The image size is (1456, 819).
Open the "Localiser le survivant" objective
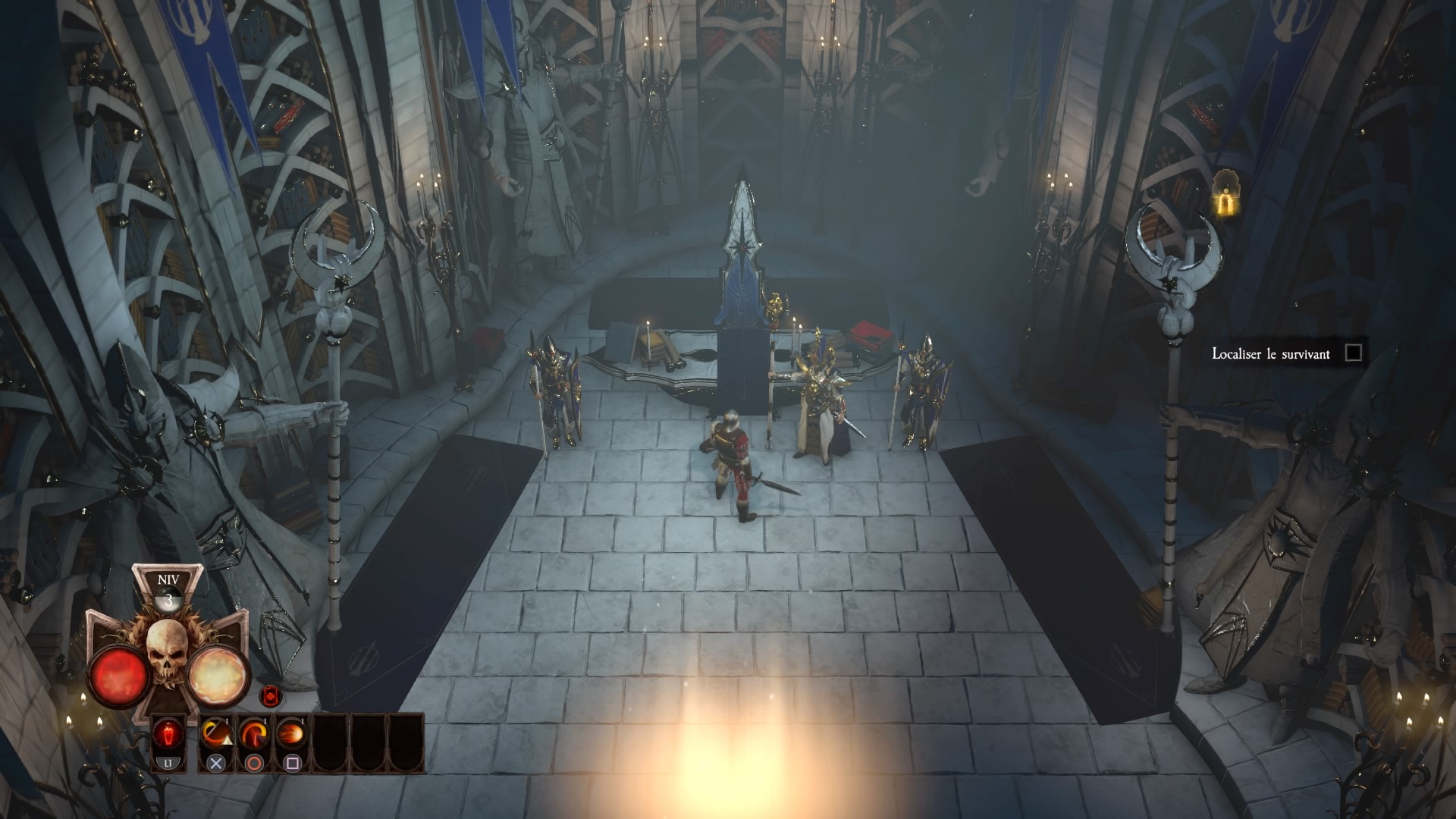tap(1270, 353)
